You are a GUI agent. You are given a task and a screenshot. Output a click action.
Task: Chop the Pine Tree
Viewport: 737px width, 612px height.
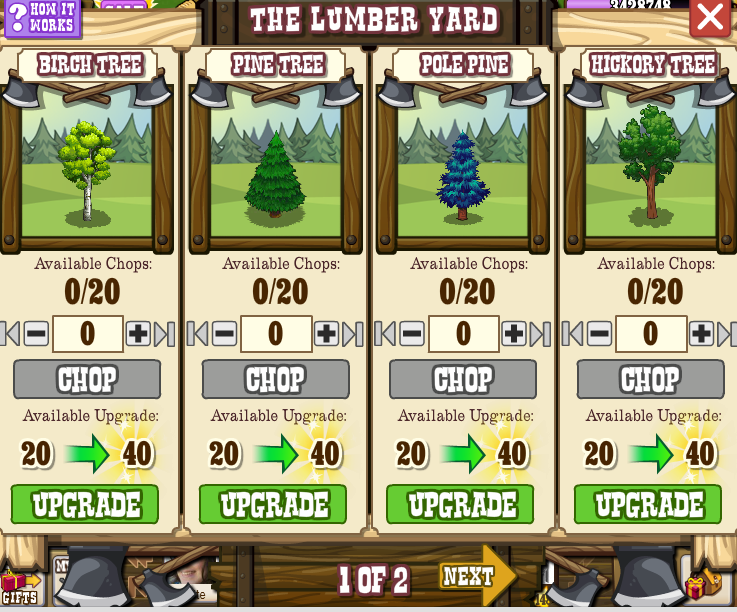(x=275, y=380)
